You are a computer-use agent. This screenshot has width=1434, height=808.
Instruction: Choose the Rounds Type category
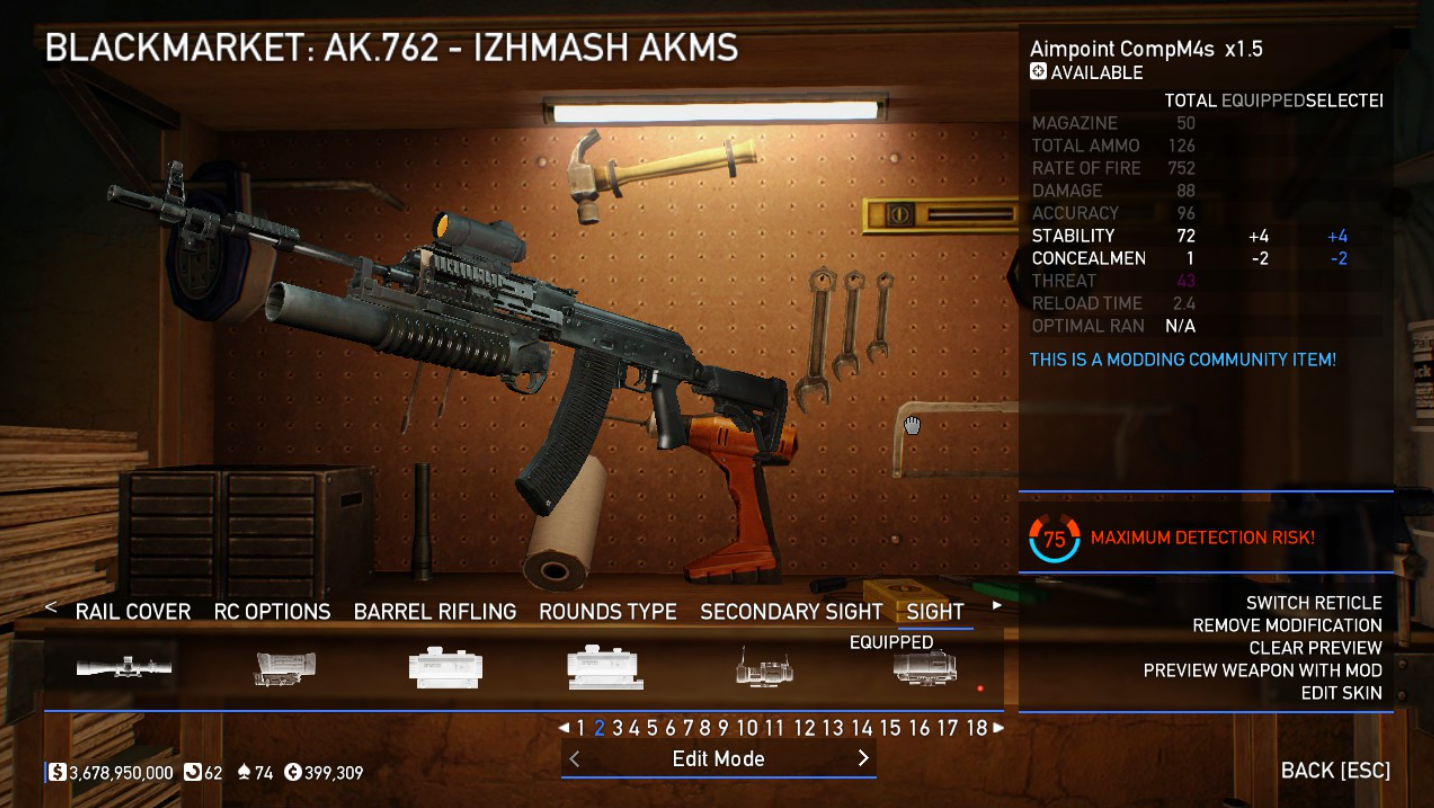608,612
